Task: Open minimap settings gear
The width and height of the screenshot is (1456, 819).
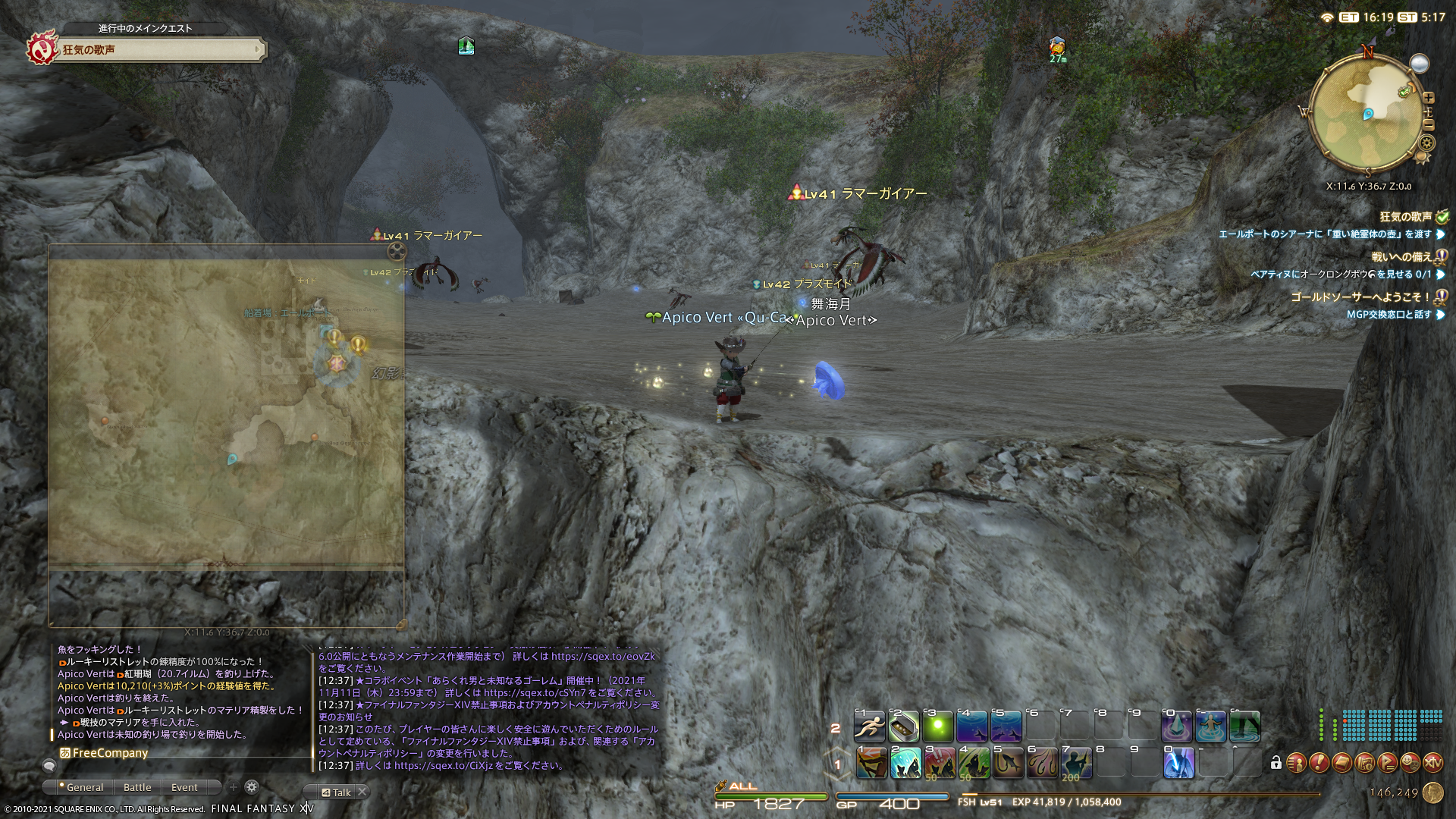Action: [x=1427, y=143]
